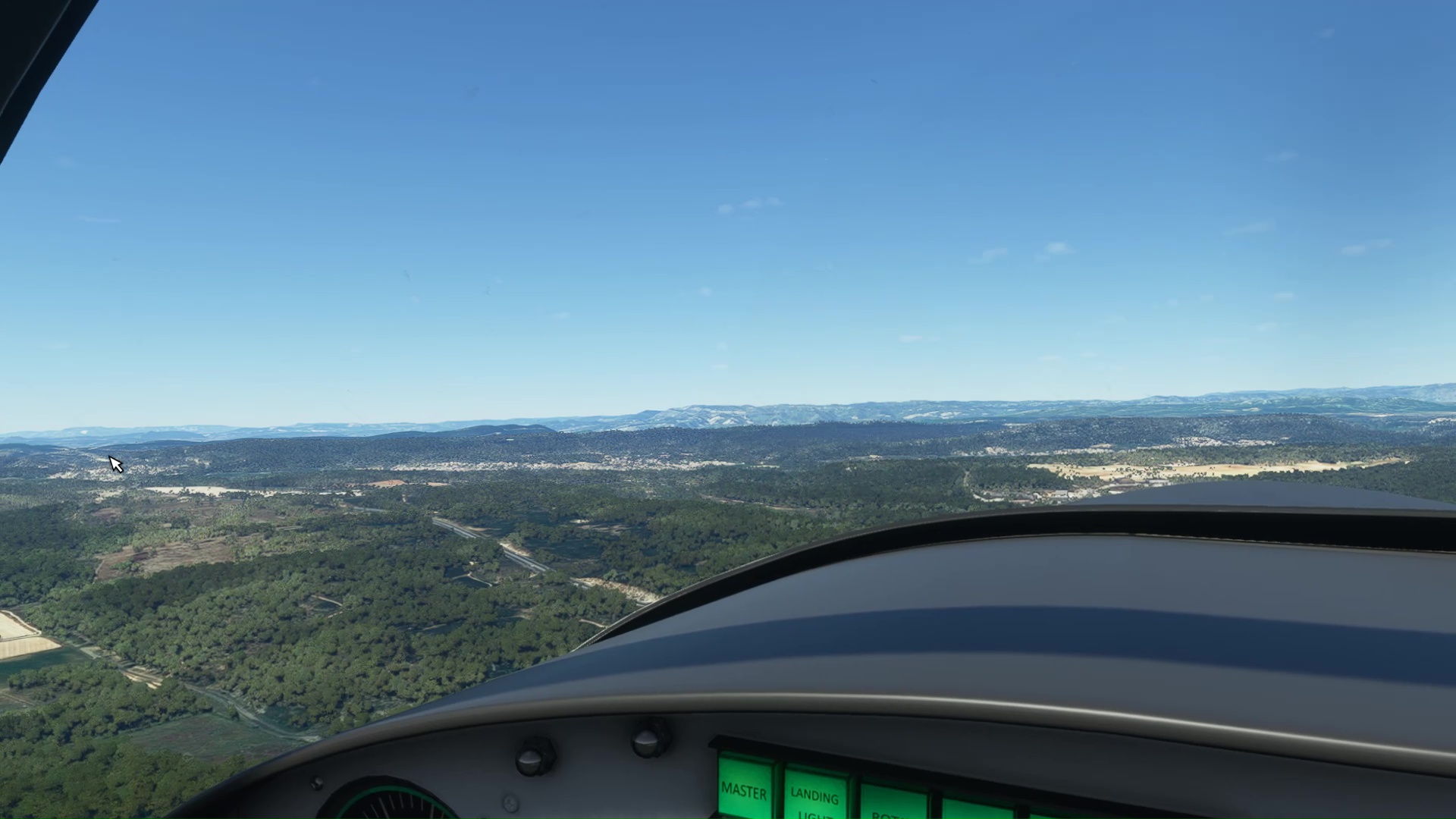Toggle the green MASTER switch

[x=744, y=790]
